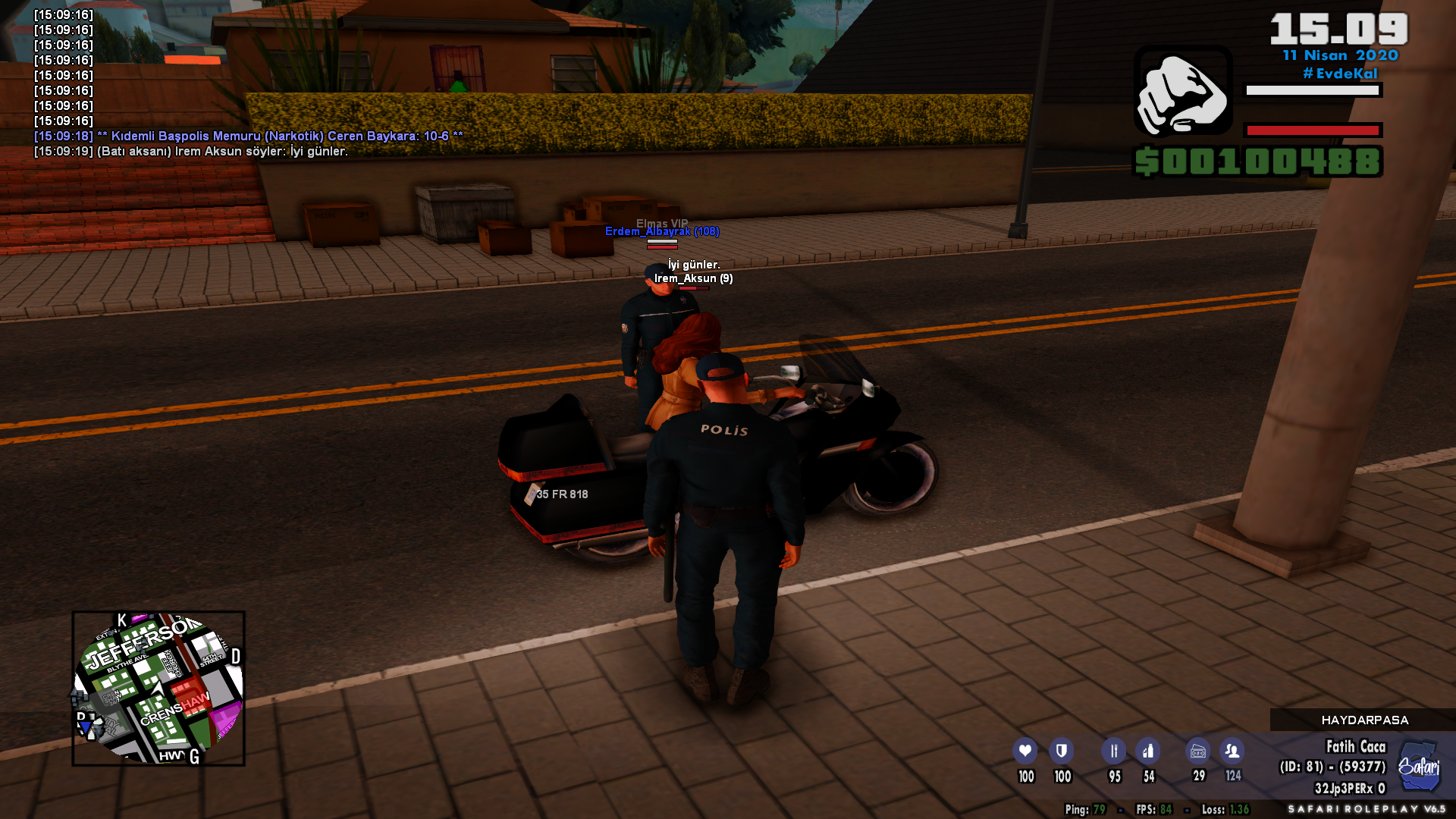Click the heart health status icon
Screen dimensions: 1456x819
pos(1025,751)
